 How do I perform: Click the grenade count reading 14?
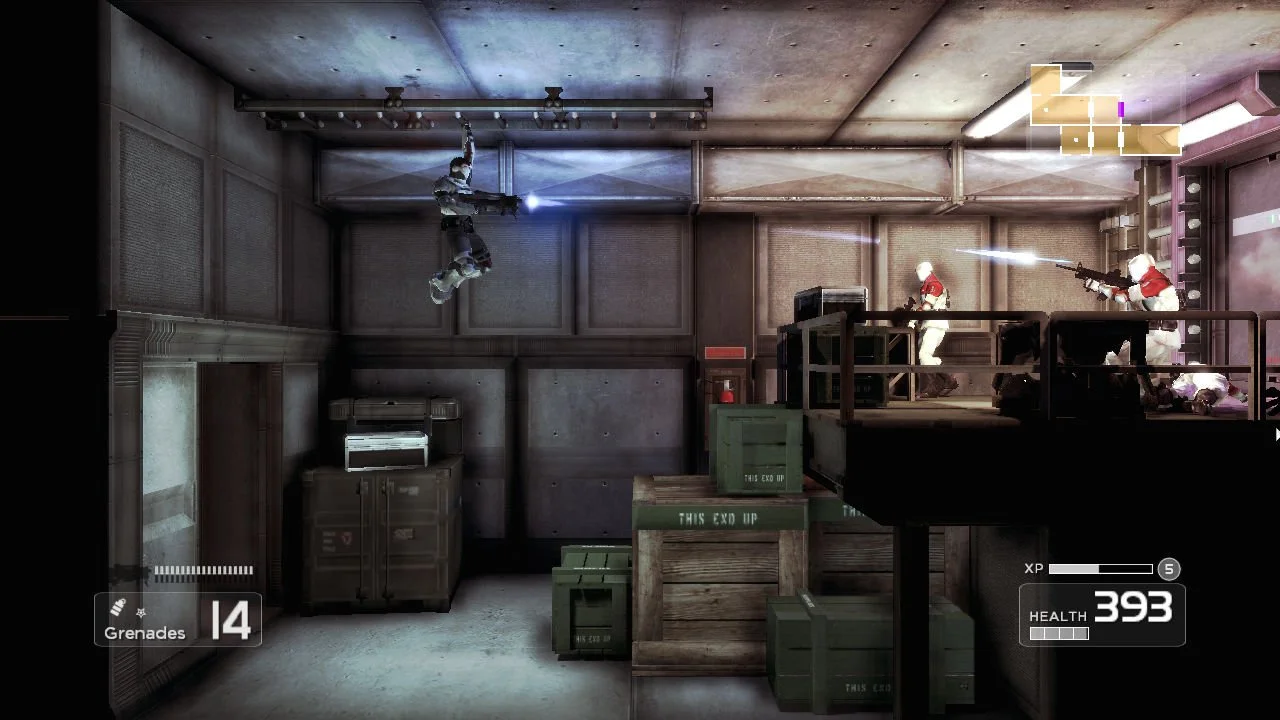231,619
